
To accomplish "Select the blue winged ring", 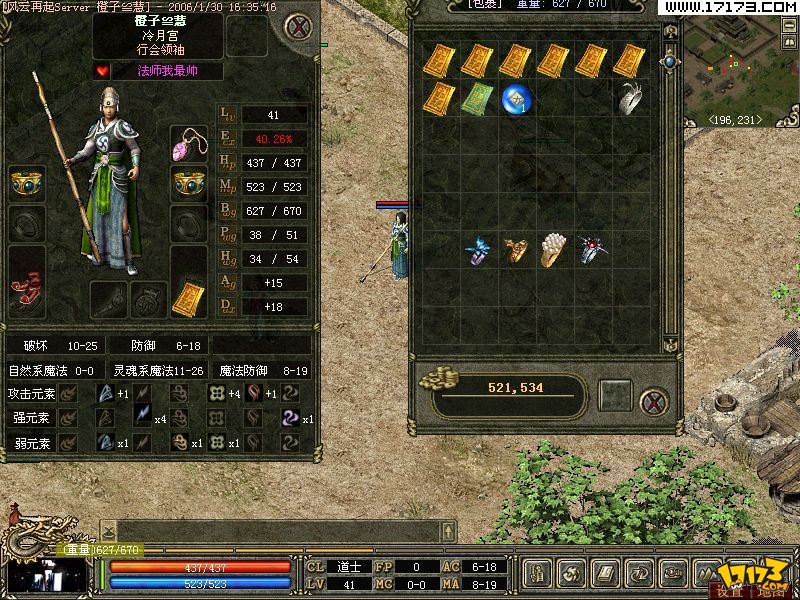I will pos(478,250).
